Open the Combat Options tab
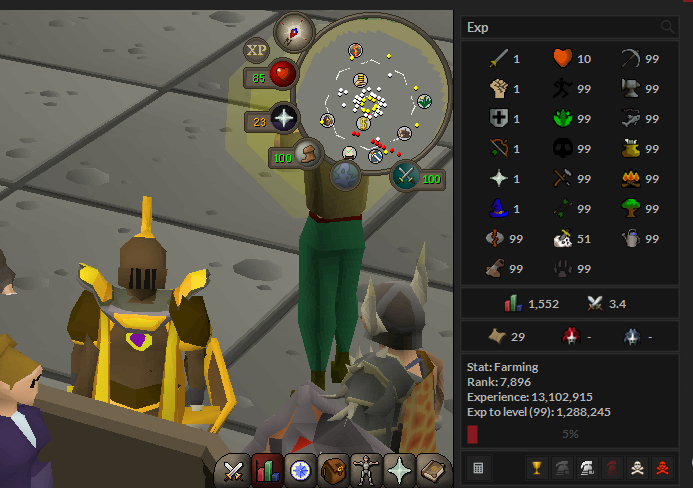The height and width of the screenshot is (488, 693). coord(235,469)
